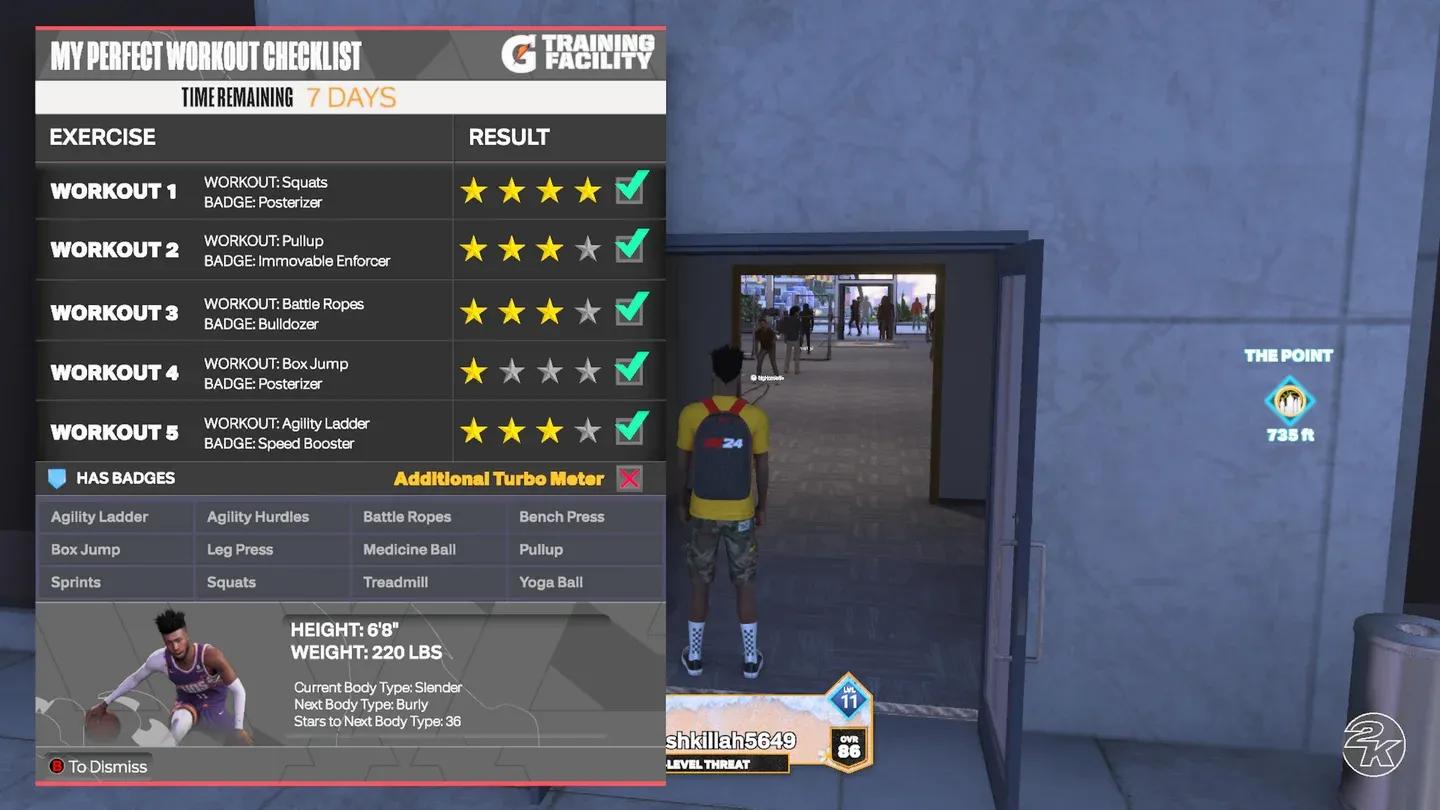Viewport: 1440px width, 810px height.
Task: Click the Additional Turbo Meter red X box
Action: click(x=629, y=479)
